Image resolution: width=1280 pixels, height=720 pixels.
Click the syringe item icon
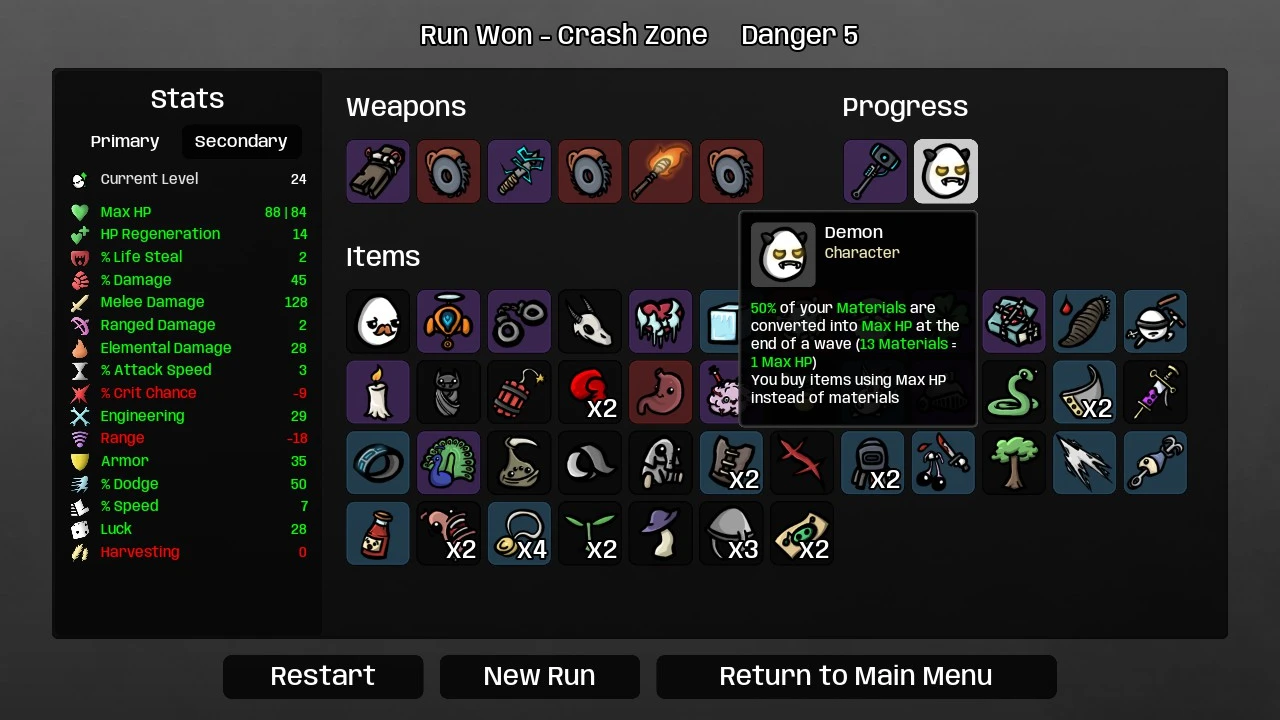[1155, 392]
